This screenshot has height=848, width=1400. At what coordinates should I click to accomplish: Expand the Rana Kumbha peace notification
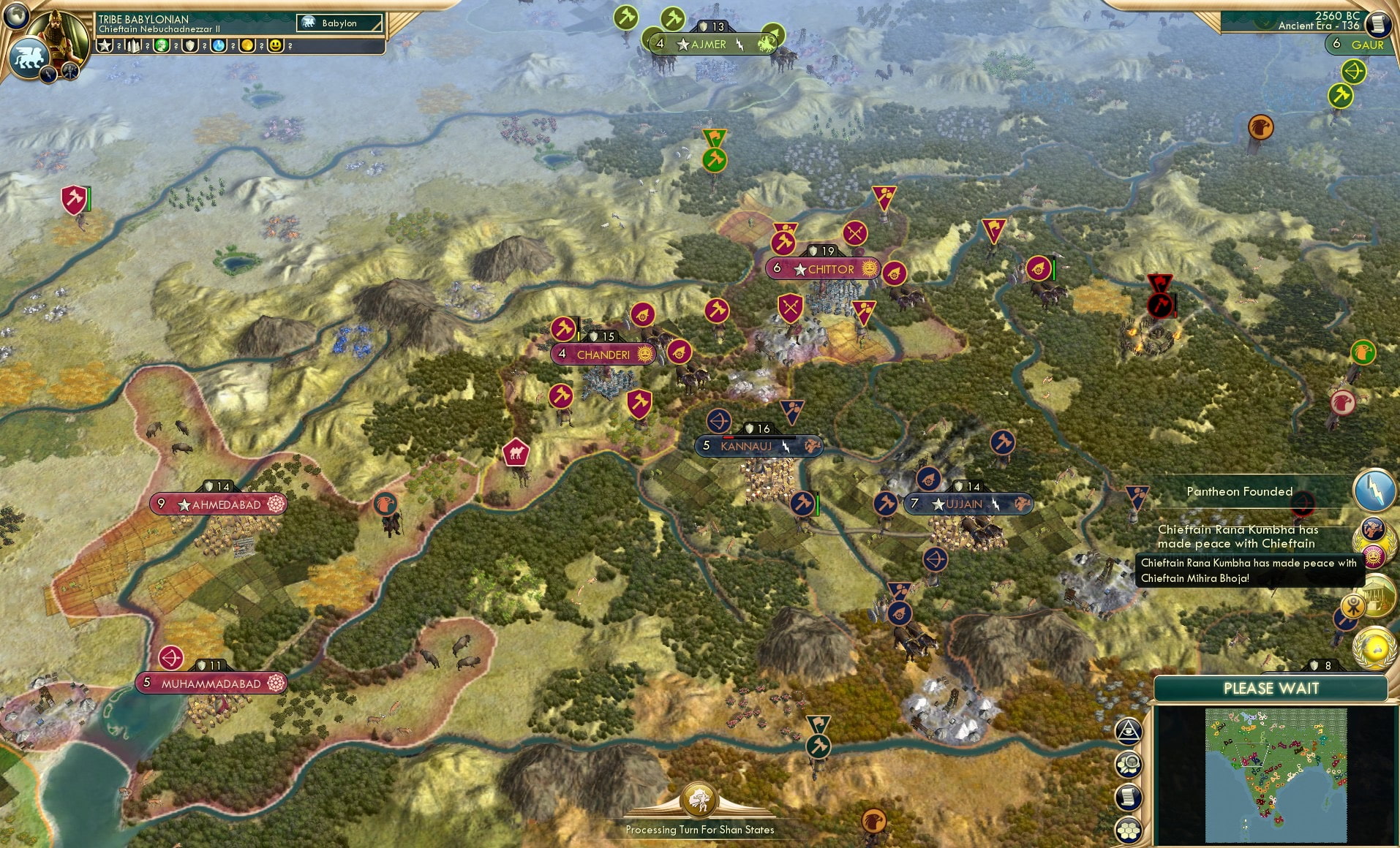(x=1236, y=538)
